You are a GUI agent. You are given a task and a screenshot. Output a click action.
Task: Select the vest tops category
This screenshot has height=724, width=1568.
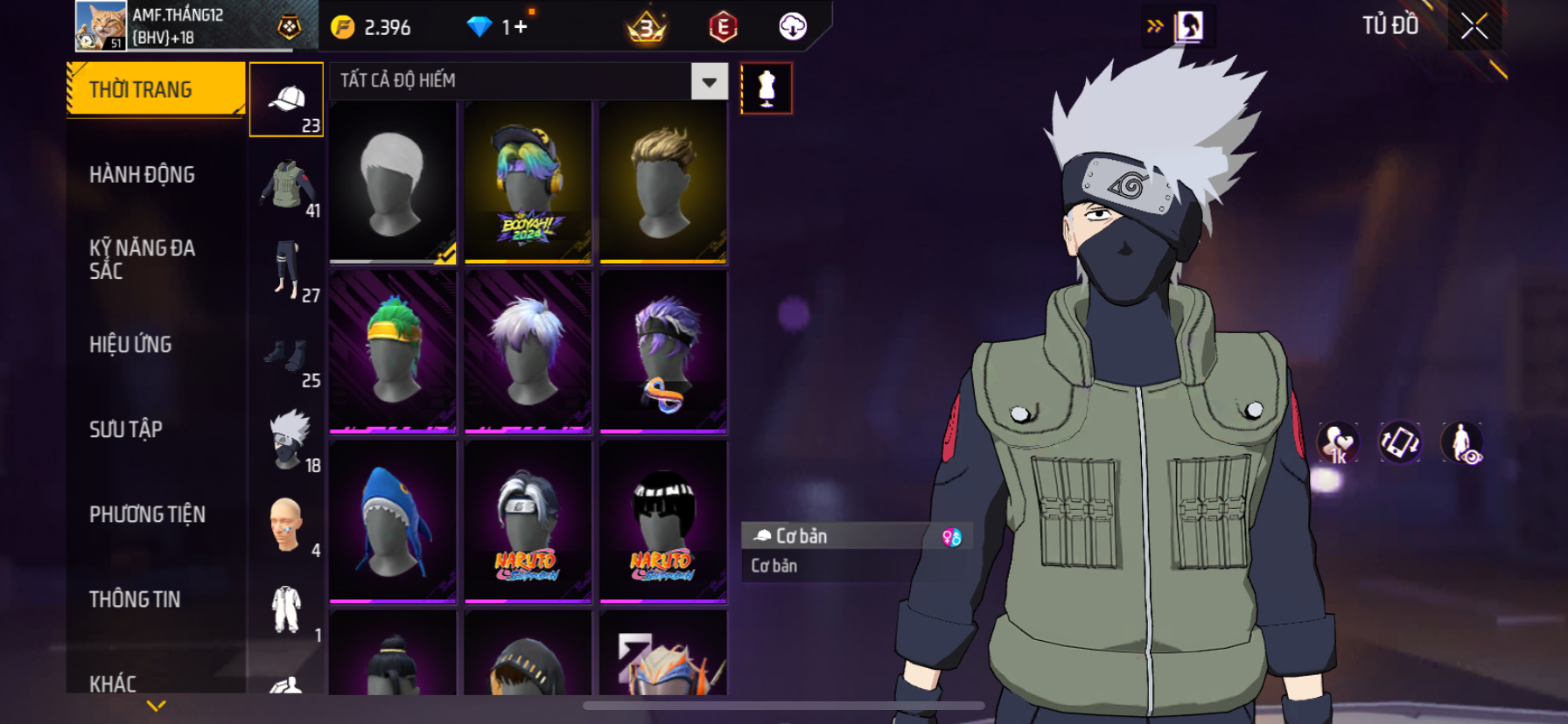tap(286, 184)
